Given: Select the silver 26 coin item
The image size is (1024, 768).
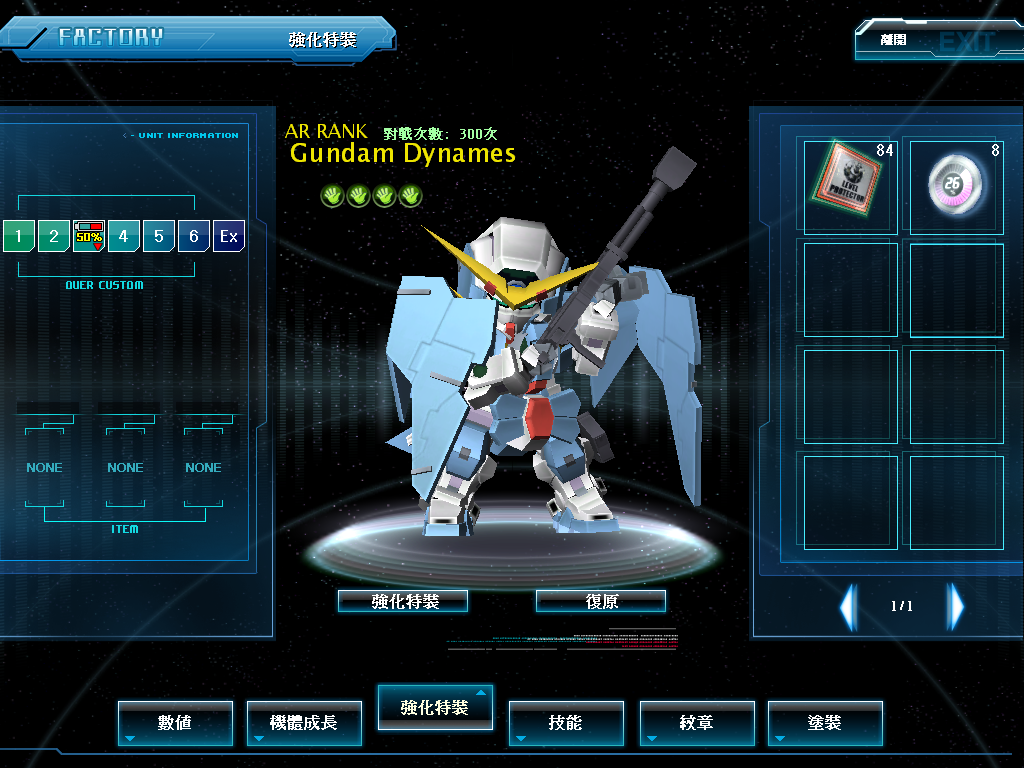Looking at the screenshot, I should (x=956, y=186).
